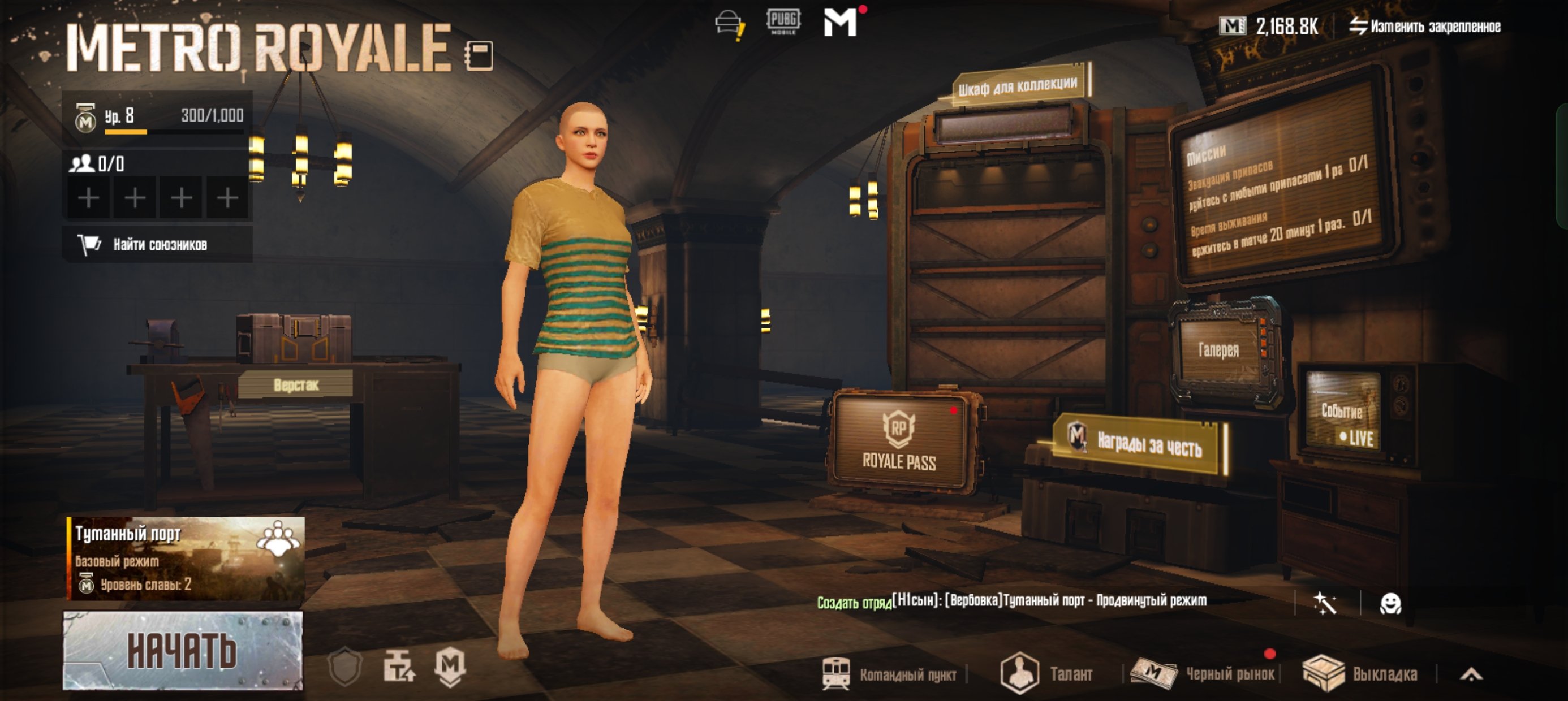The width and height of the screenshot is (1568, 701).
Task: Open the Верстак workbench
Action: [x=296, y=384]
